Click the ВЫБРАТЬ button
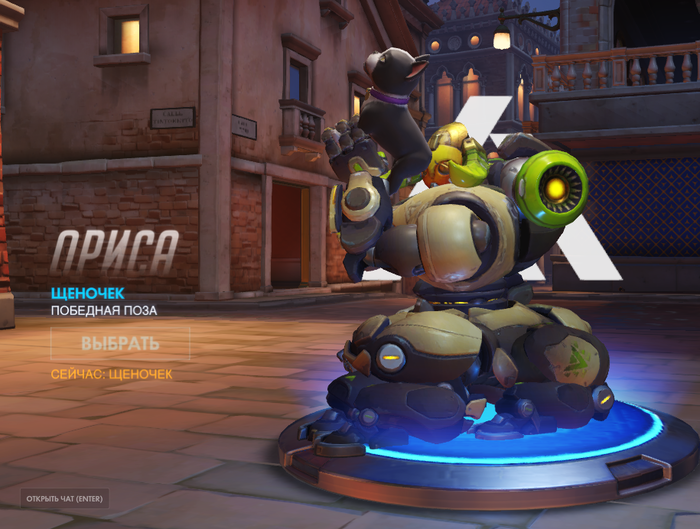700x529 pixels. pyautogui.click(x=120, y=344)
